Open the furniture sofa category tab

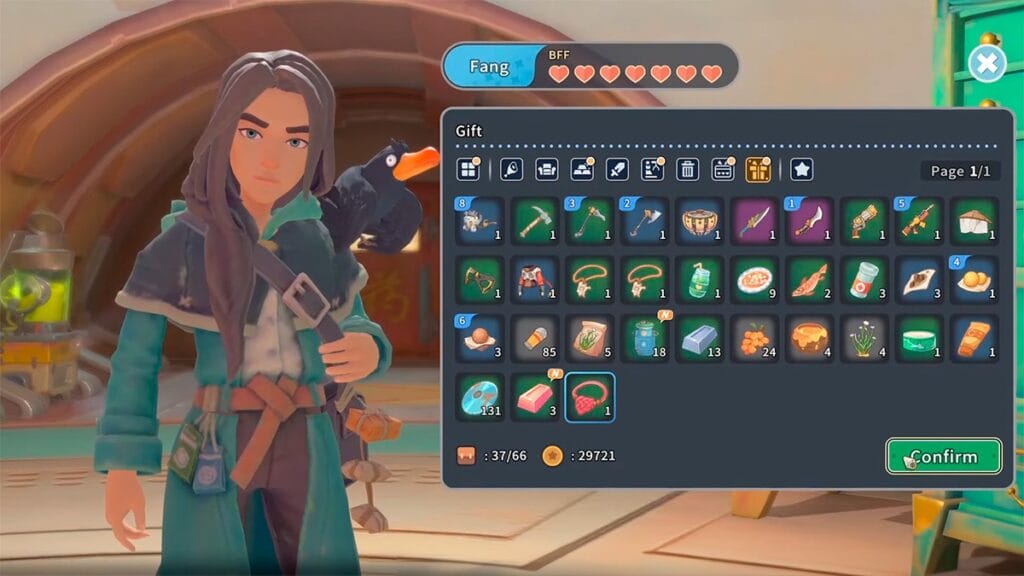(x=547, y=169)
